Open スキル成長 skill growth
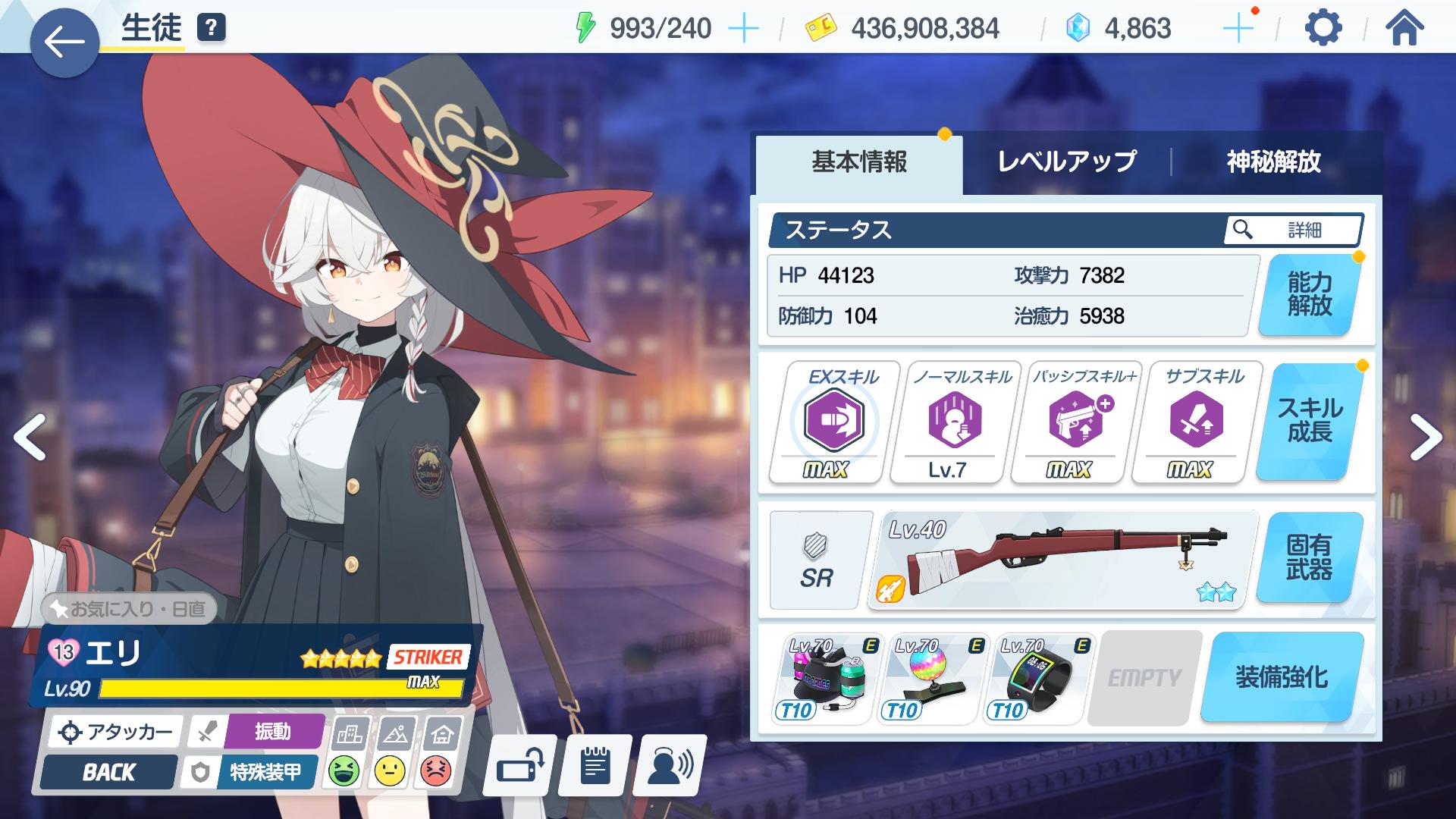The image size is (1456, 819). (1309, 421)
